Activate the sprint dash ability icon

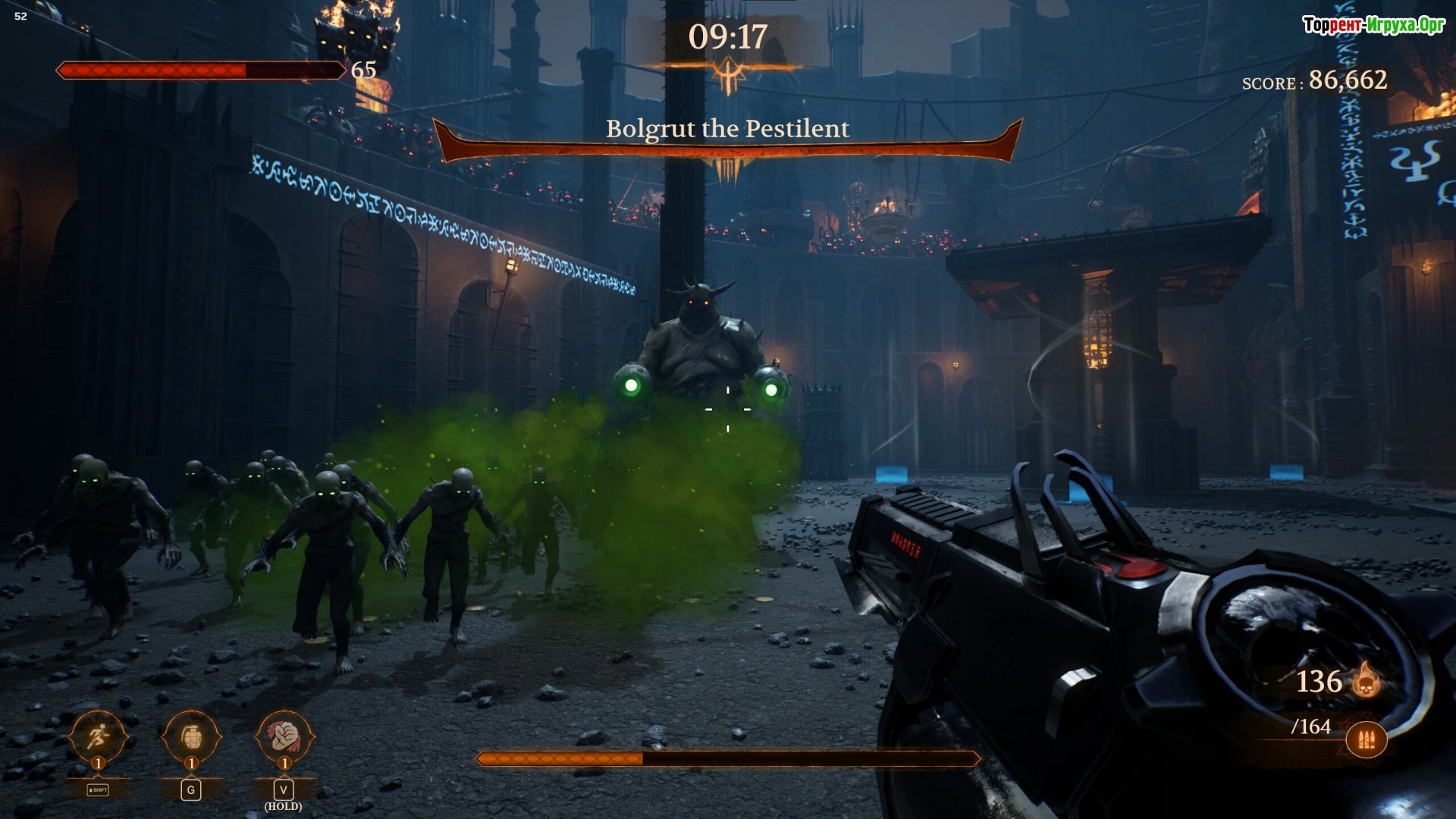pyautogui.click(x=98, y=736)
